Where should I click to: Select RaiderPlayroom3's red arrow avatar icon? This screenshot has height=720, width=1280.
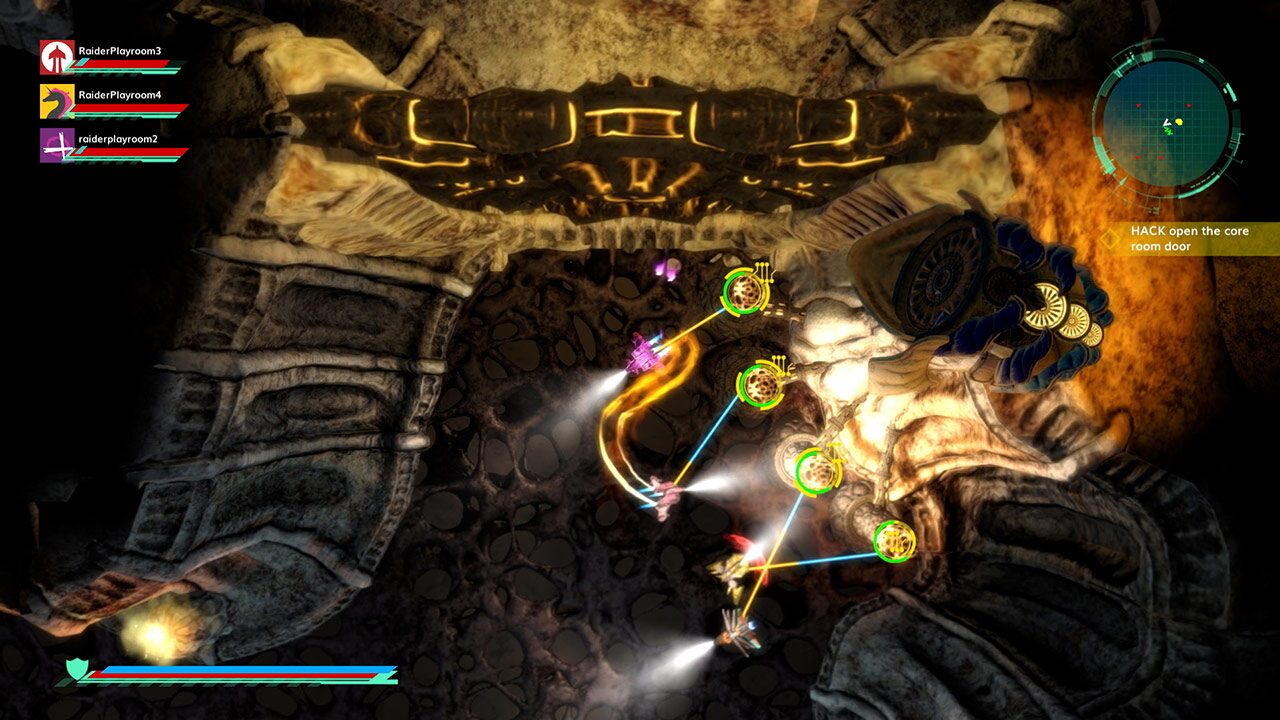coord(55,55)
